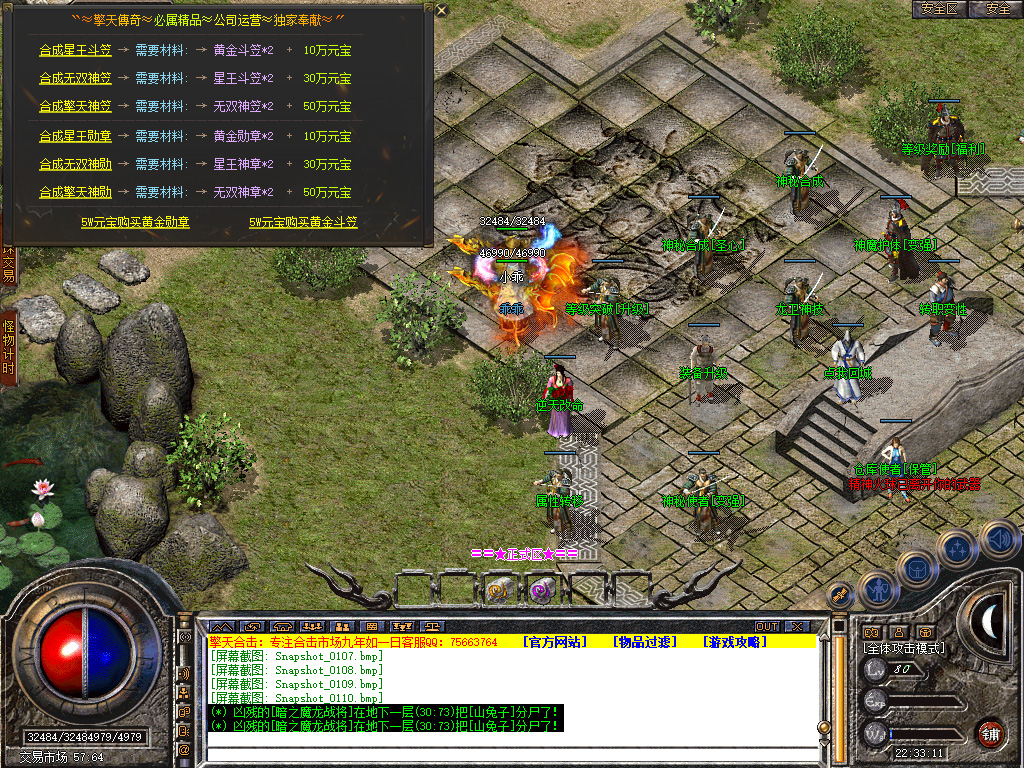
Task: Click 合成擎天神勋 recipe link
Action: [75, 191]
